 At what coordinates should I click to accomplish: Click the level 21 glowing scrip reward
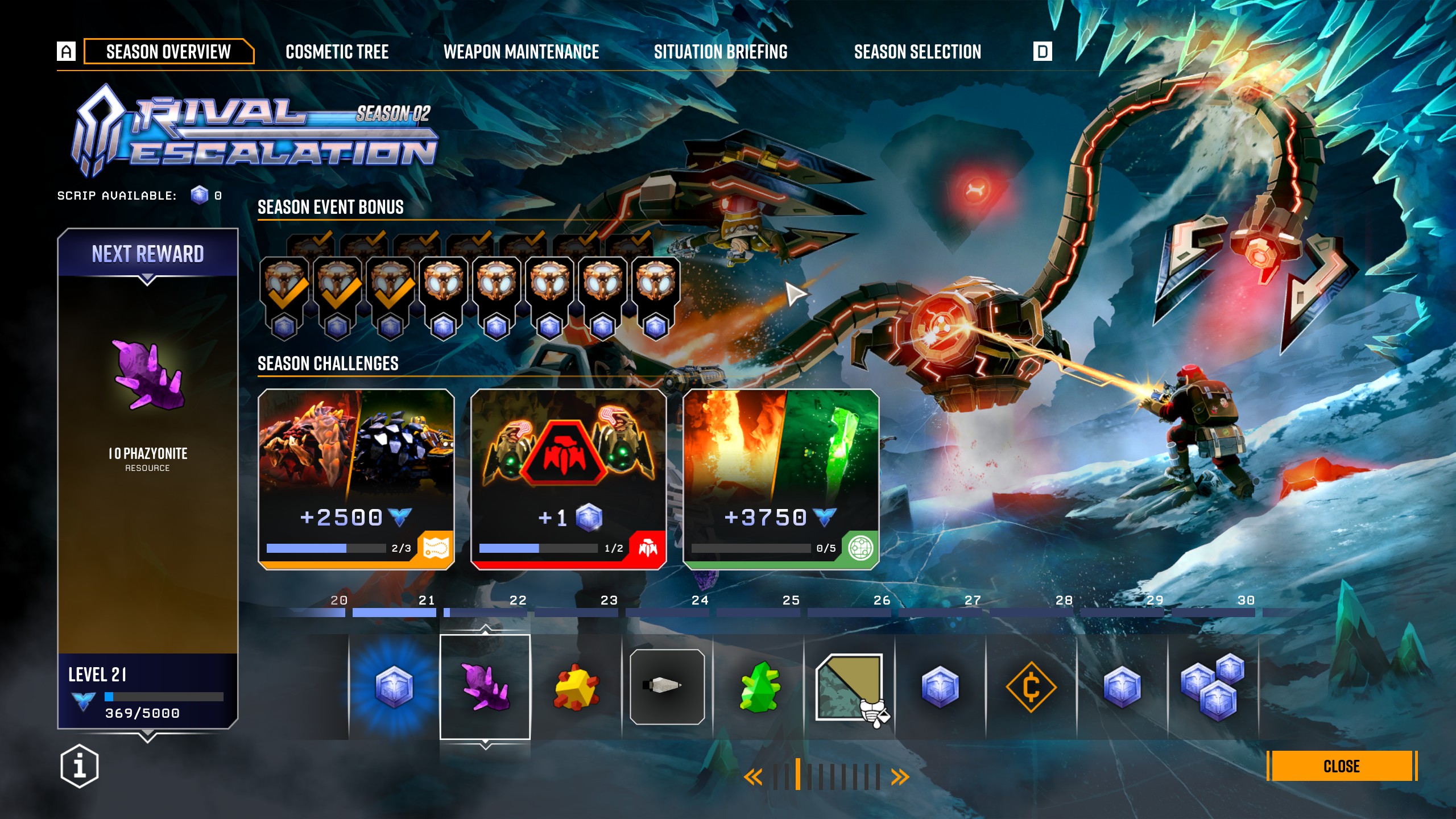coord(394,687)
